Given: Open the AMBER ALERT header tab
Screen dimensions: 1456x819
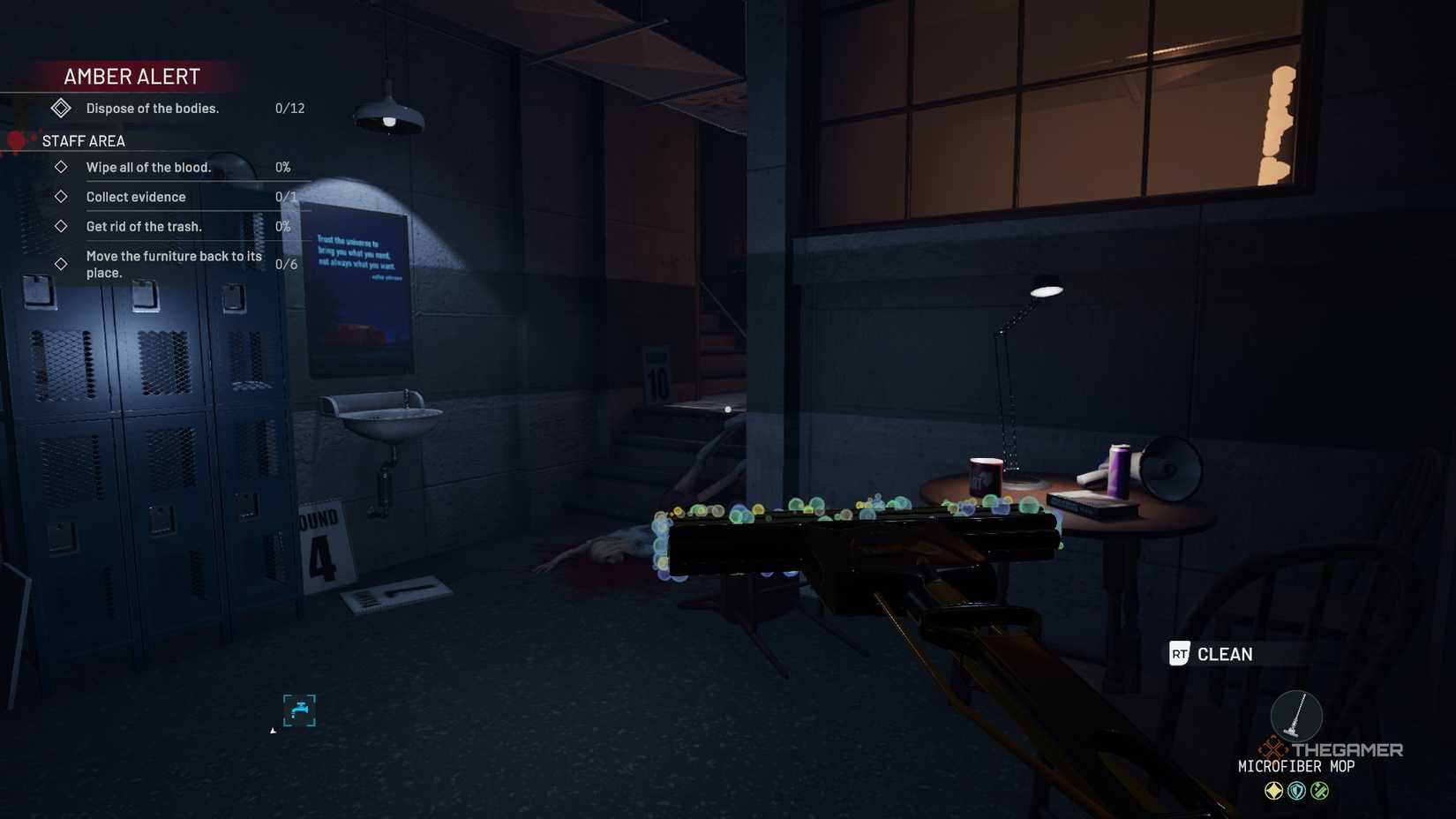Looking at the screenshot, I should [131, 76].
